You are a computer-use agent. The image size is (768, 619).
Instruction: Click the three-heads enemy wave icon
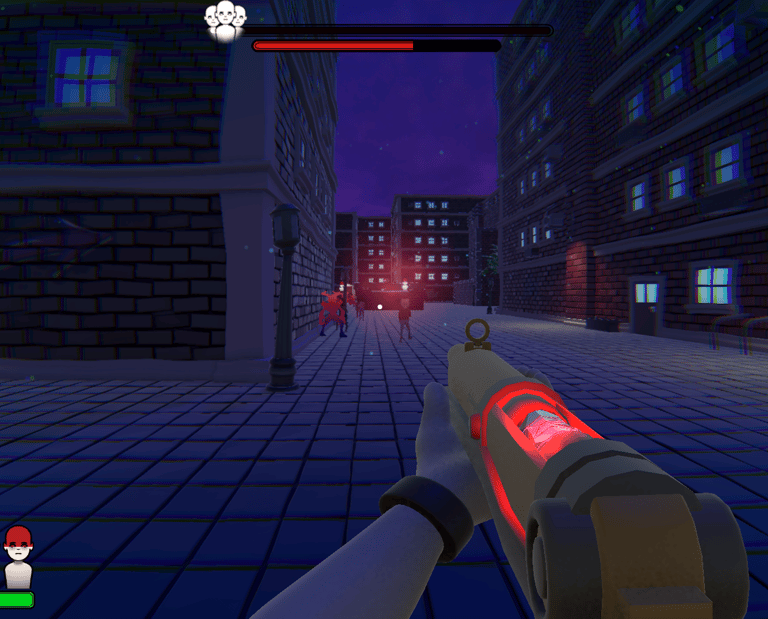click(225, 20)
